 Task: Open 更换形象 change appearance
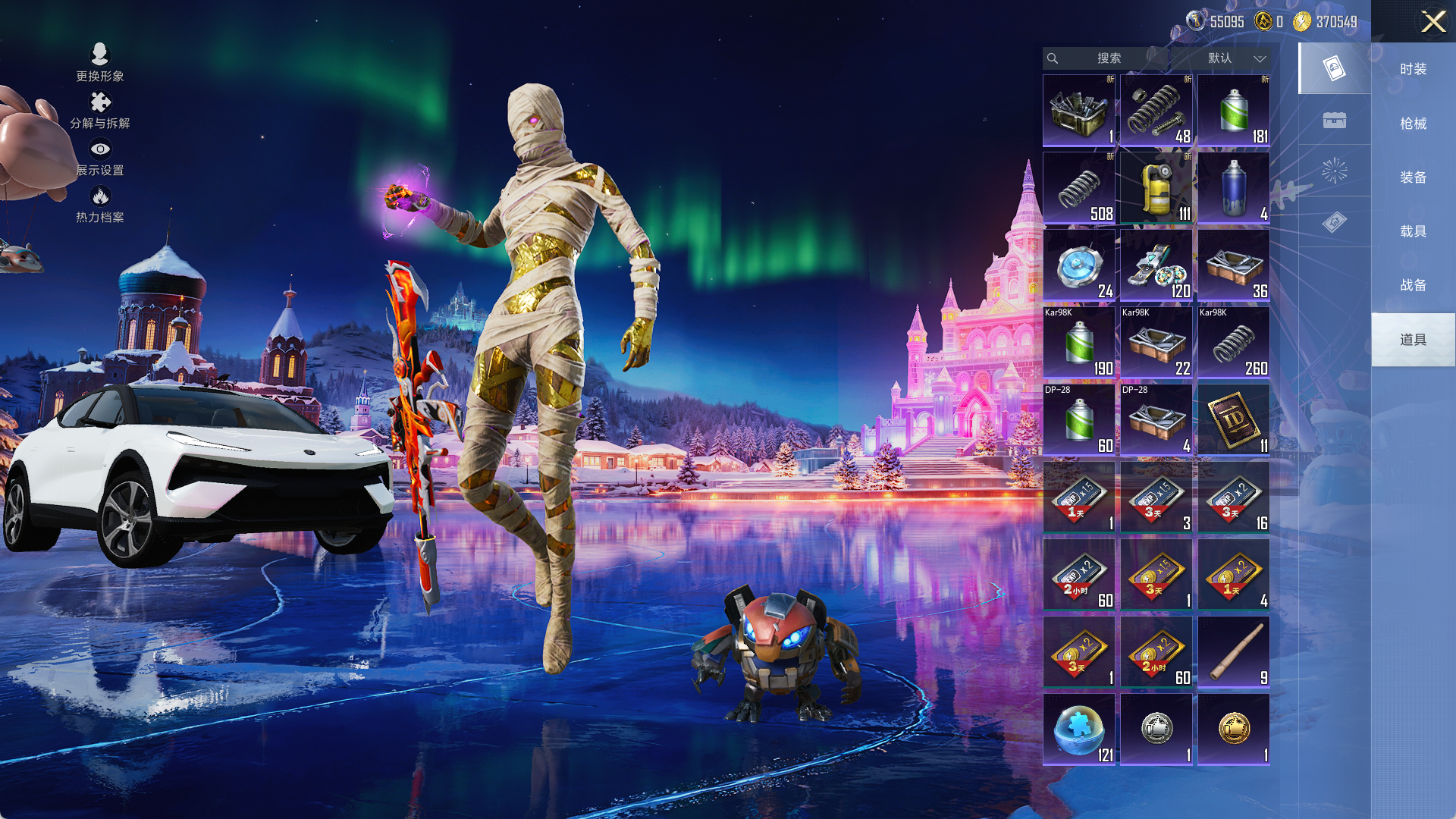(100, 62)
